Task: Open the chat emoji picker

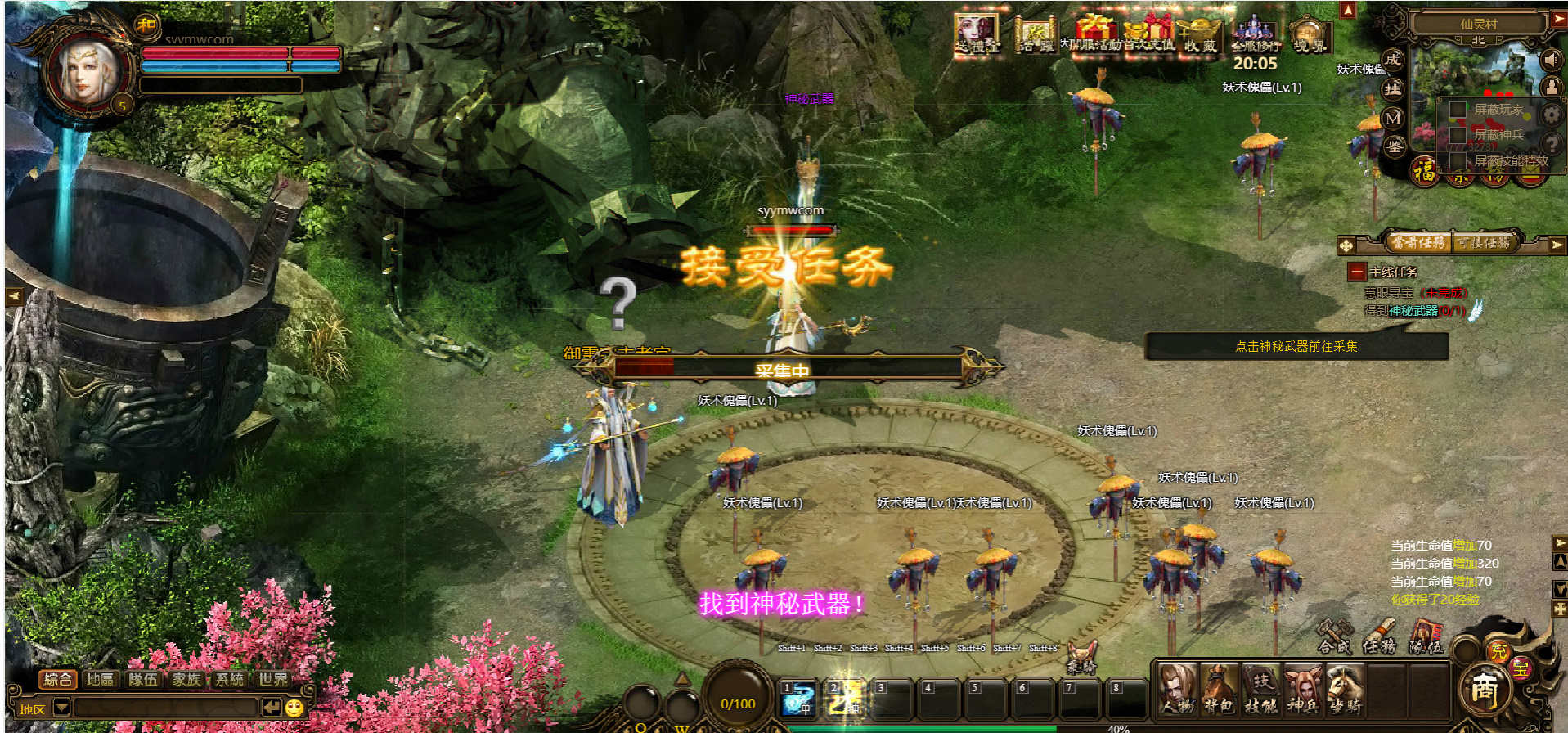Action: (x=294, y=708)
